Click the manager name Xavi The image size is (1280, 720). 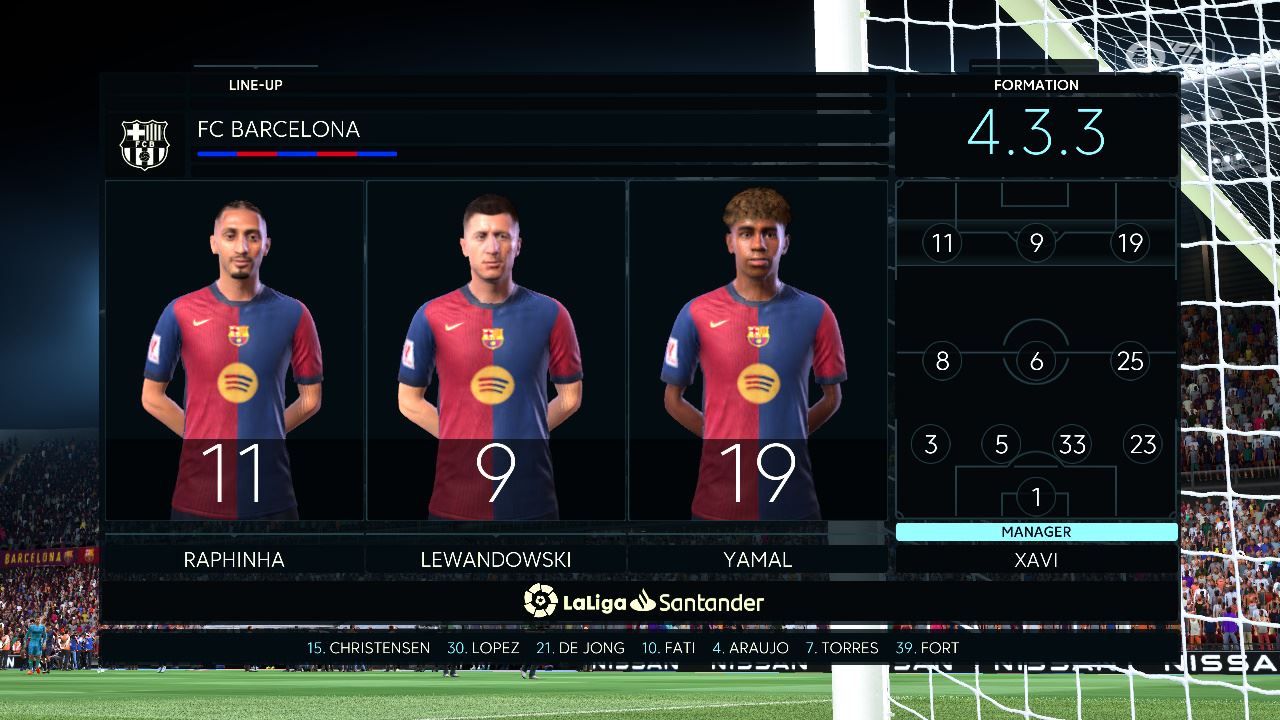pyautogui.click(x=1036, y=560)
